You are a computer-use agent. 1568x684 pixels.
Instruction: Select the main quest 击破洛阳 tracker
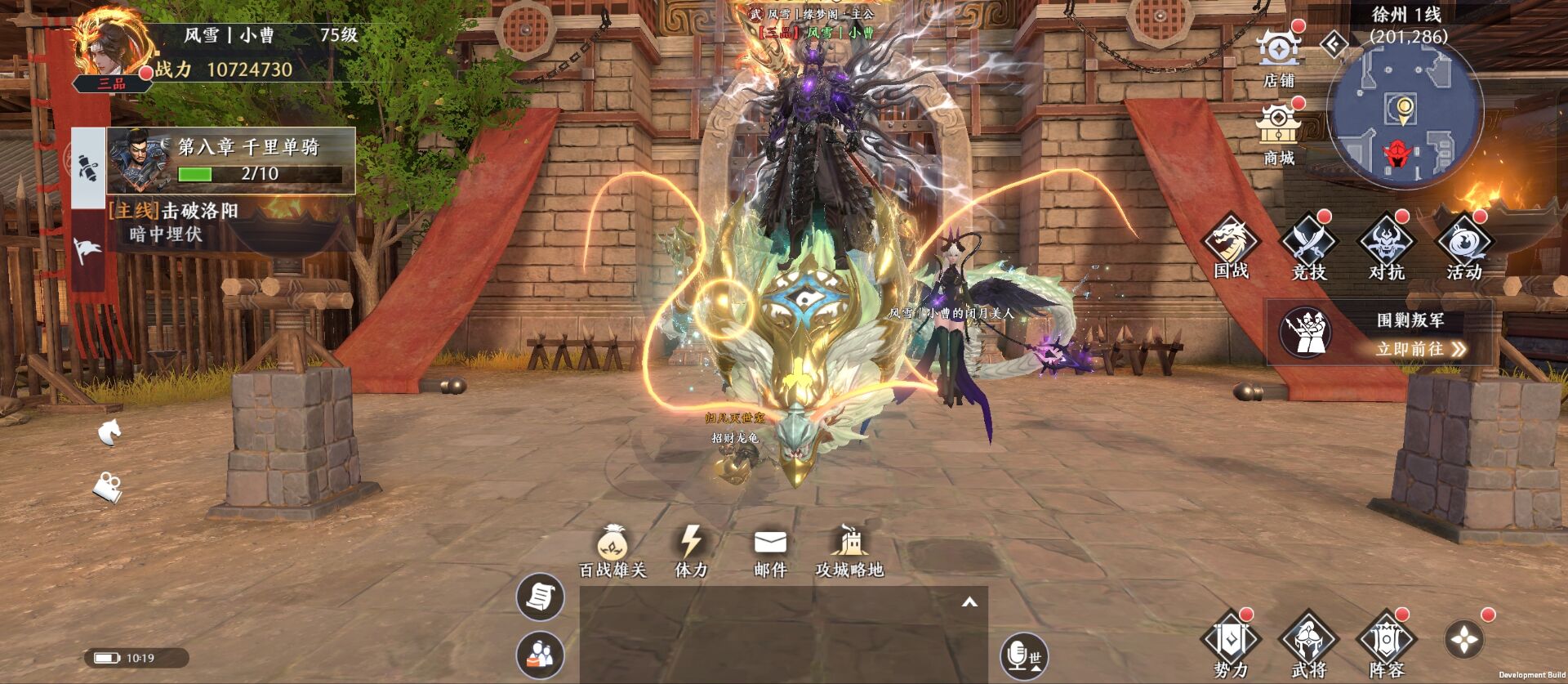point(200,211)
